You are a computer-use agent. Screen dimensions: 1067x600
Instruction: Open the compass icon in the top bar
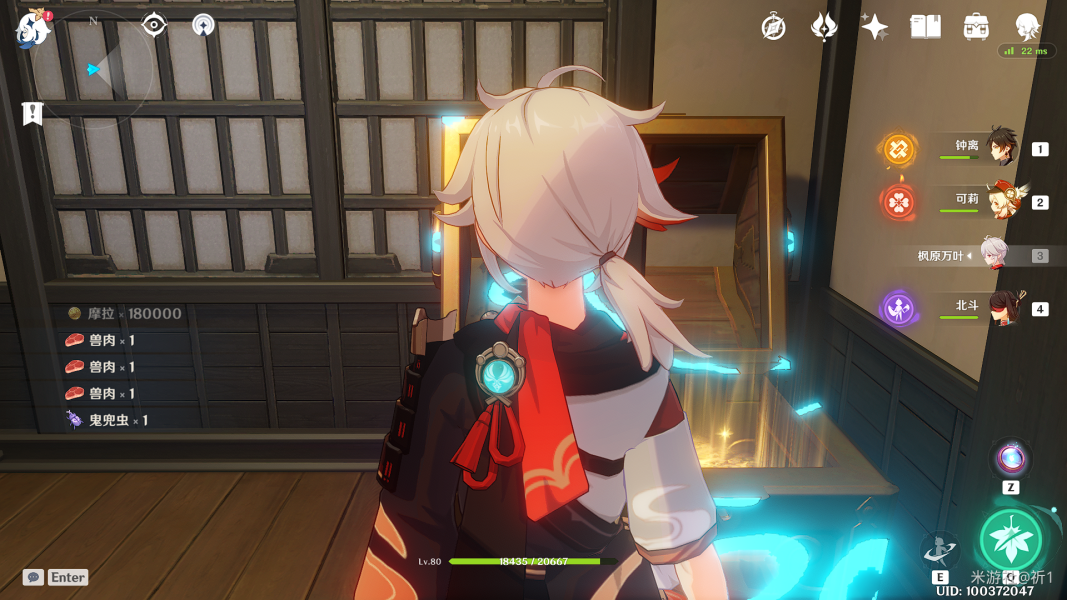pyautogui.click(x=773, y=27)
